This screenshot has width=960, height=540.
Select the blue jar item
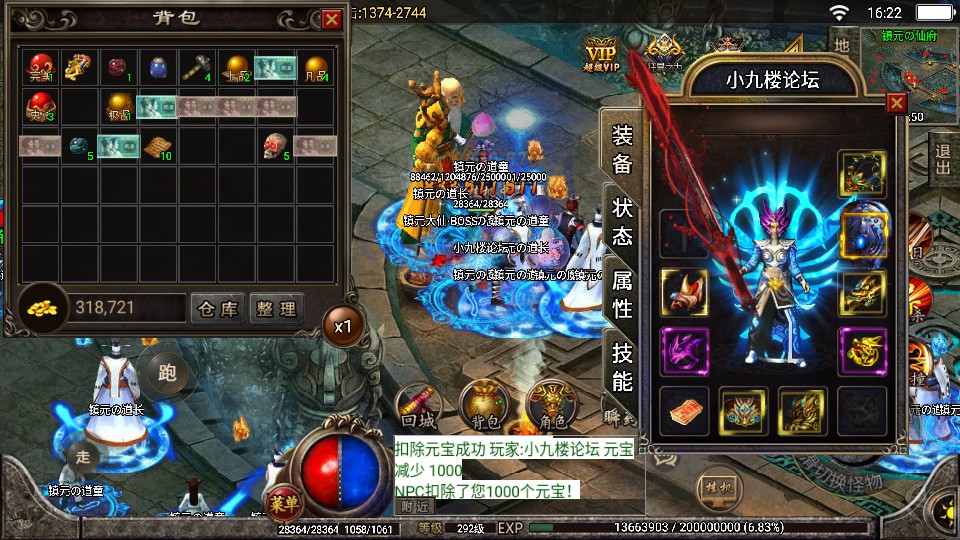[x=158, y=67]
